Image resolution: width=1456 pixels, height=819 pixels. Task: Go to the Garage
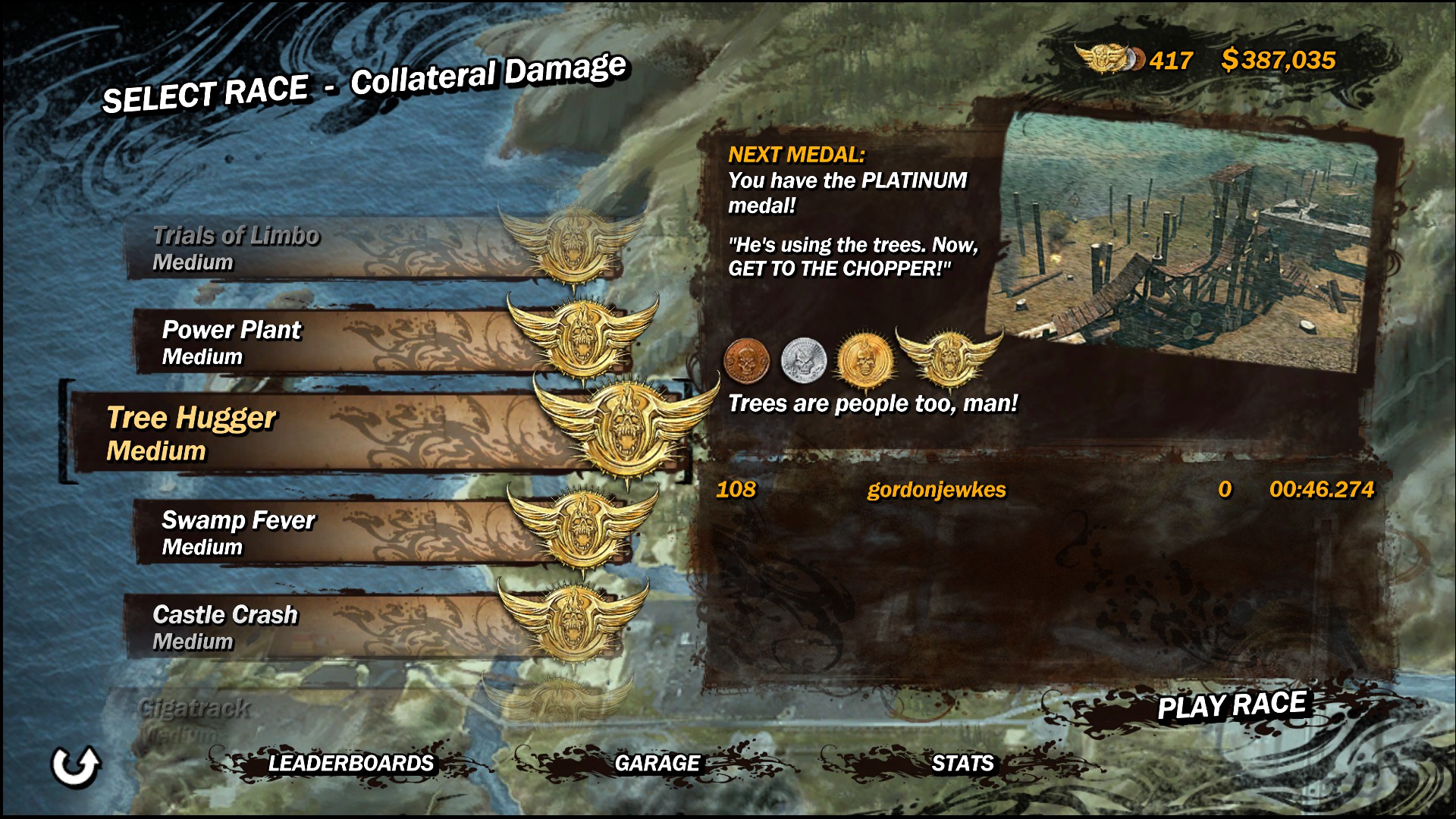[657, 763]
